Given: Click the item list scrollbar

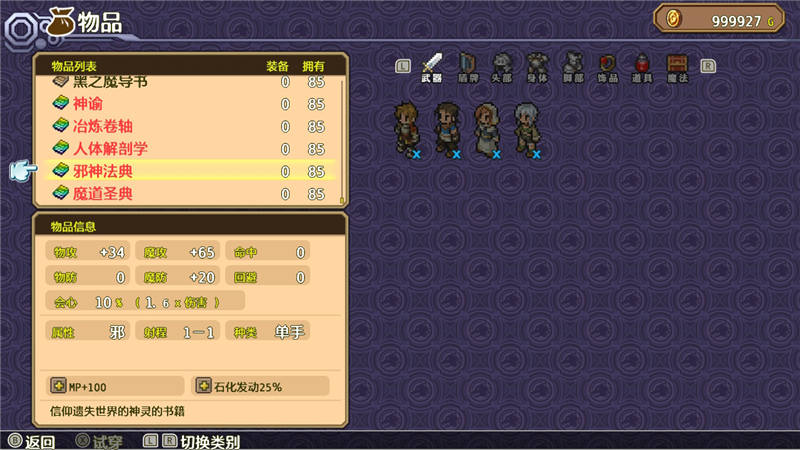Looking at the screenshot, I should coord(342,140).
